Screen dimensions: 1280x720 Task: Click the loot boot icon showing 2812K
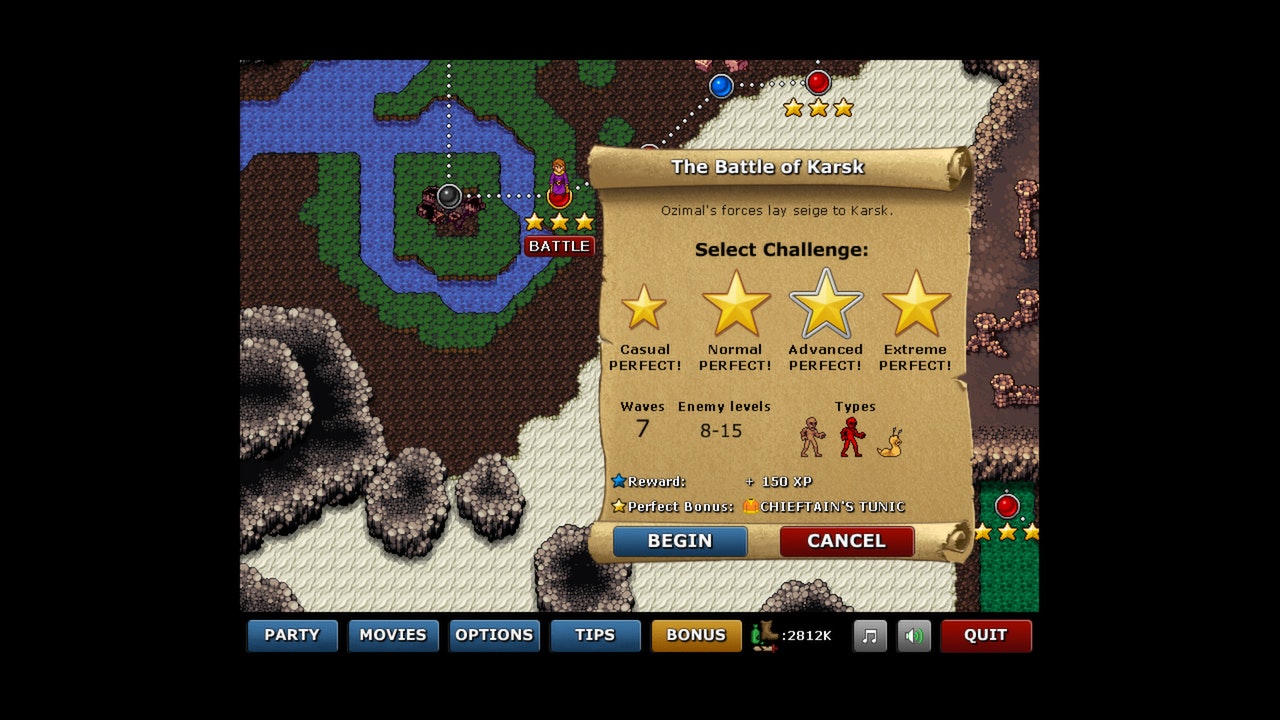(x=765, y=635)
